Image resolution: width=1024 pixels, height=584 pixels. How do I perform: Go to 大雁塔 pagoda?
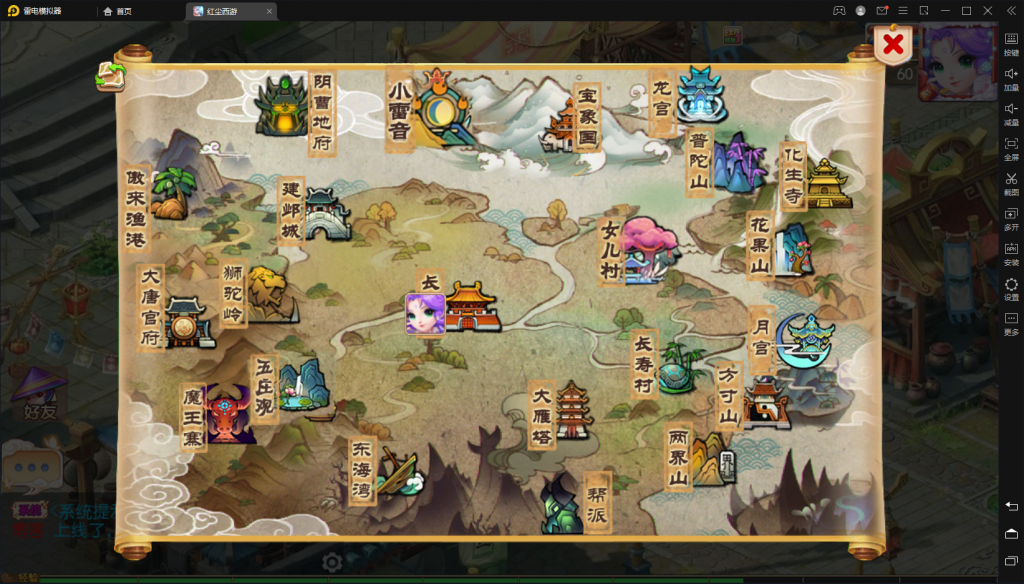click(x=573, y=409)
